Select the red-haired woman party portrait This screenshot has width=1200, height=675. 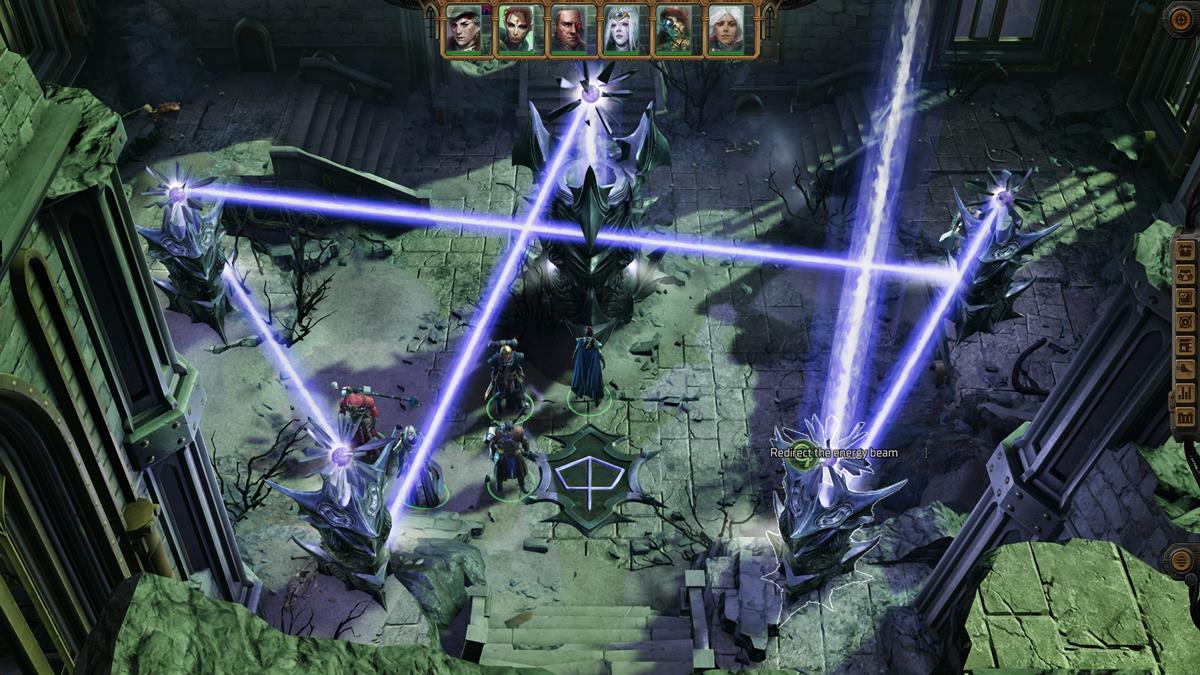coord(519,28)
